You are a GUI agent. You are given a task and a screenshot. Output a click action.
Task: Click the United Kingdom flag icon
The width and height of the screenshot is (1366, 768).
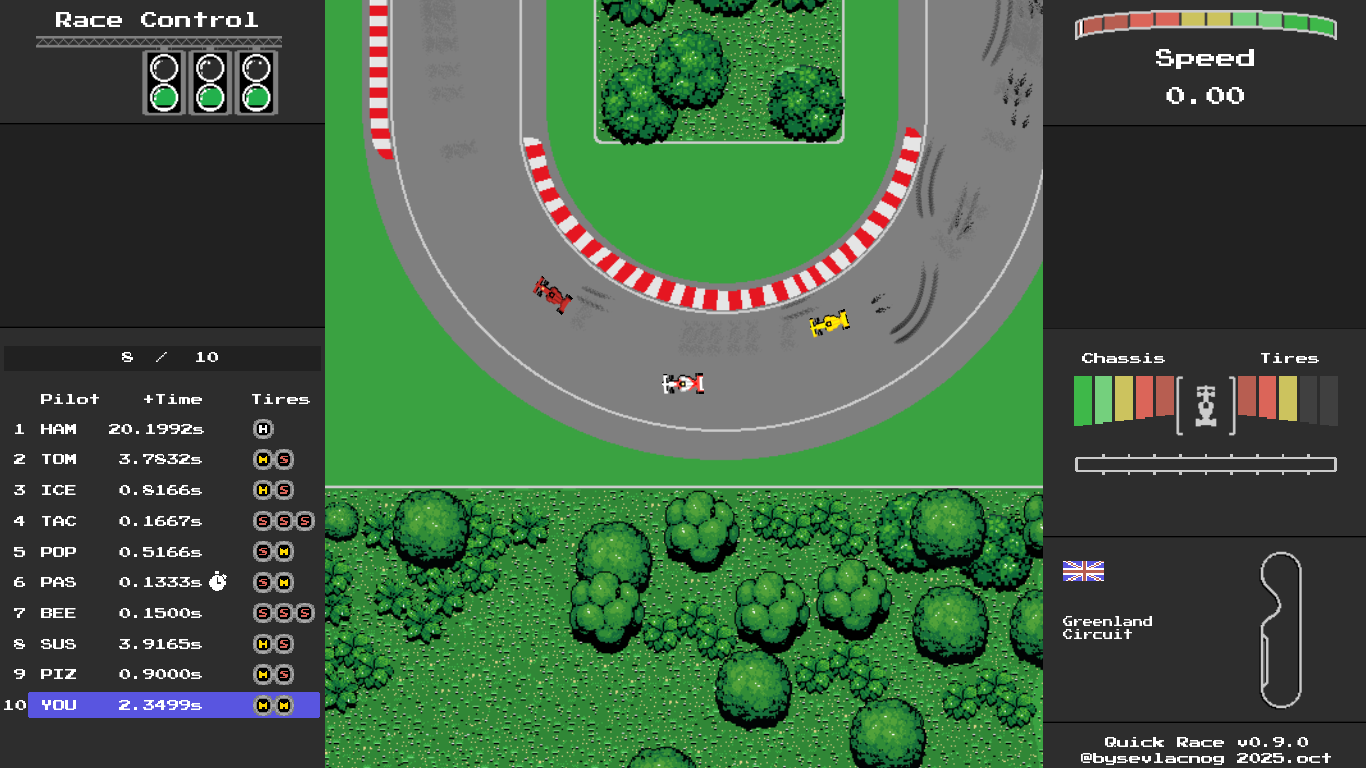click(1083, 571)
